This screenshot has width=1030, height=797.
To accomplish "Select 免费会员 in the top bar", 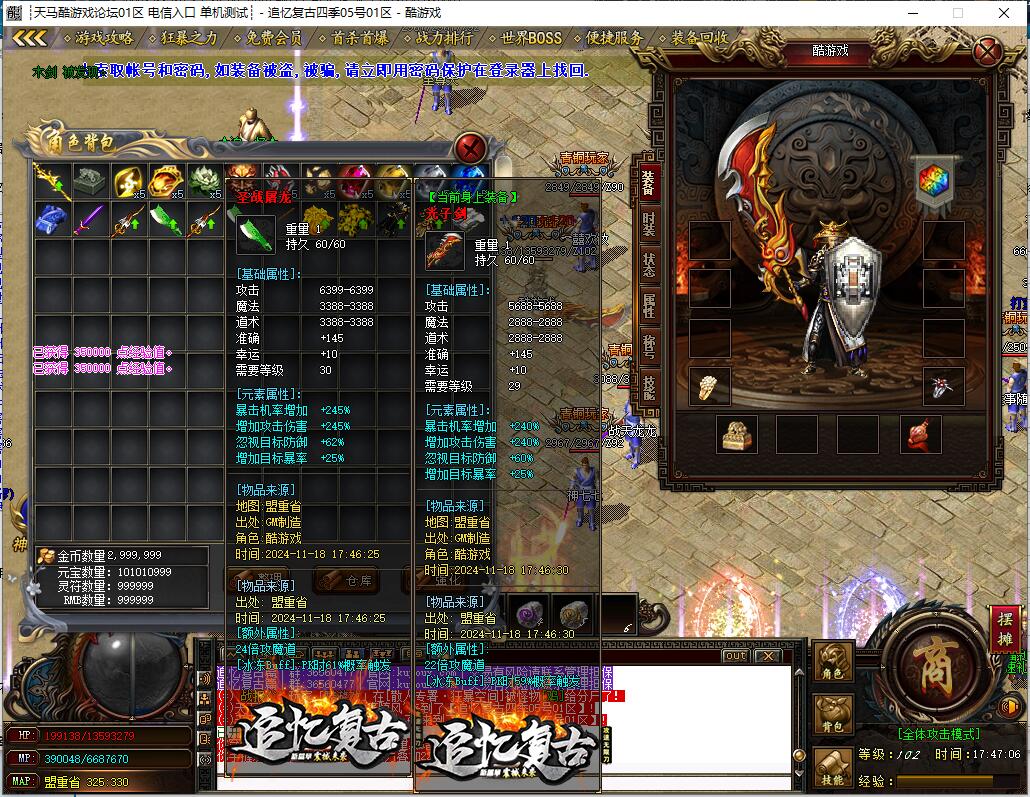I will point(274,38).
